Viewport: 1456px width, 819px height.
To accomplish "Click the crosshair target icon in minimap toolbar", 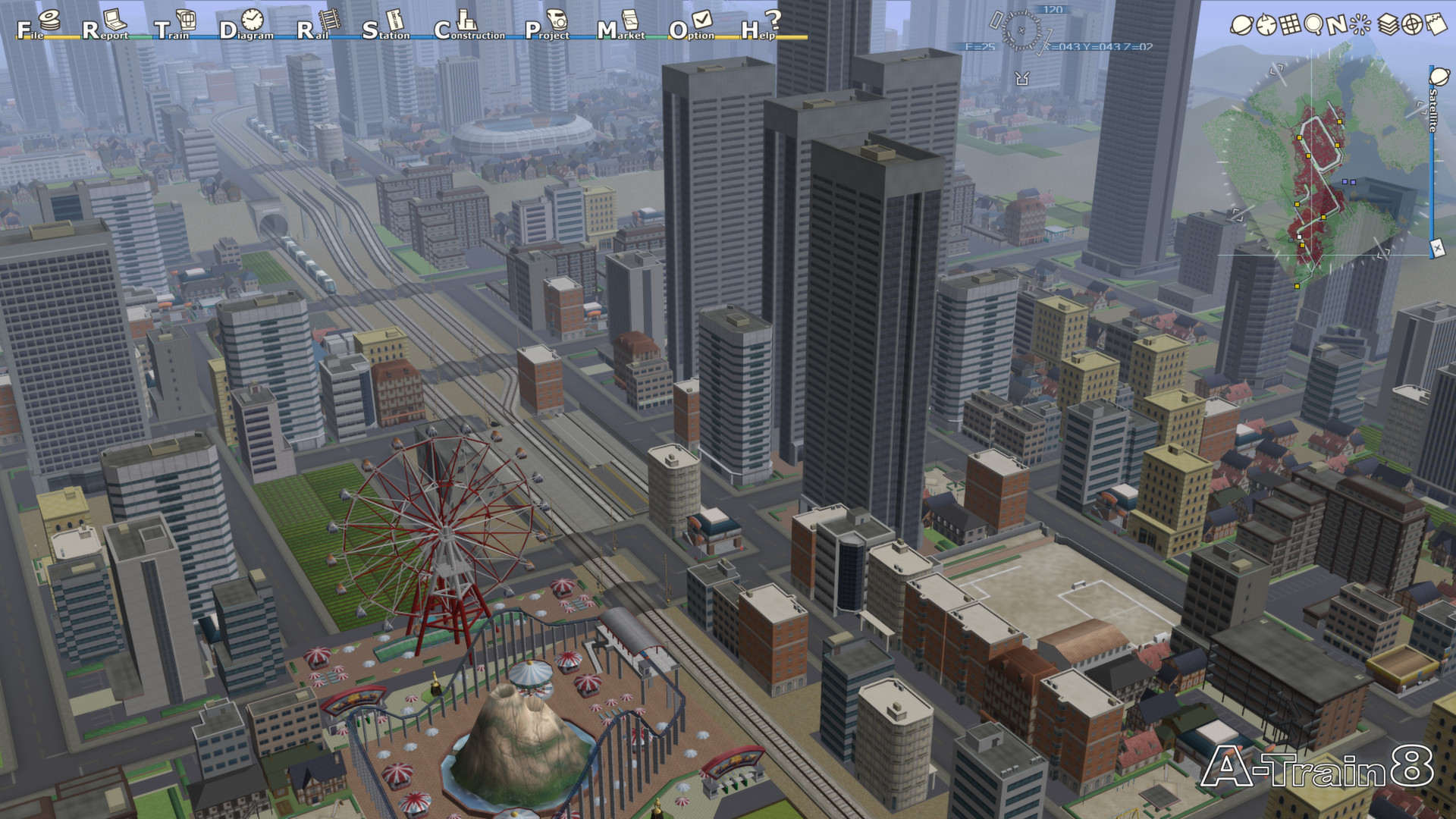I will click(x=1412, y=24).
